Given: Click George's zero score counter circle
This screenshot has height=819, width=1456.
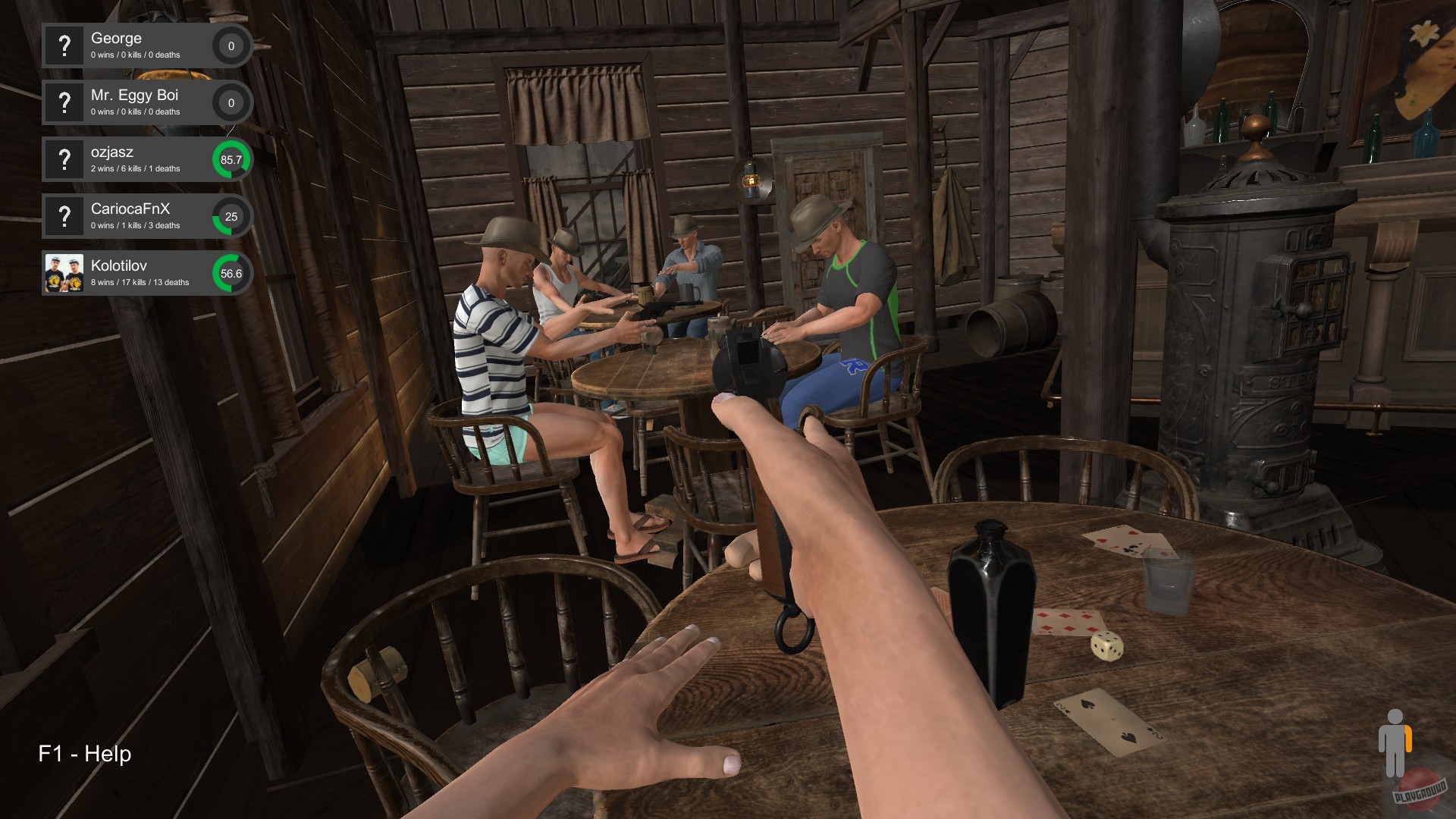Looking at the screenshot, I should [x=230, y=45].
